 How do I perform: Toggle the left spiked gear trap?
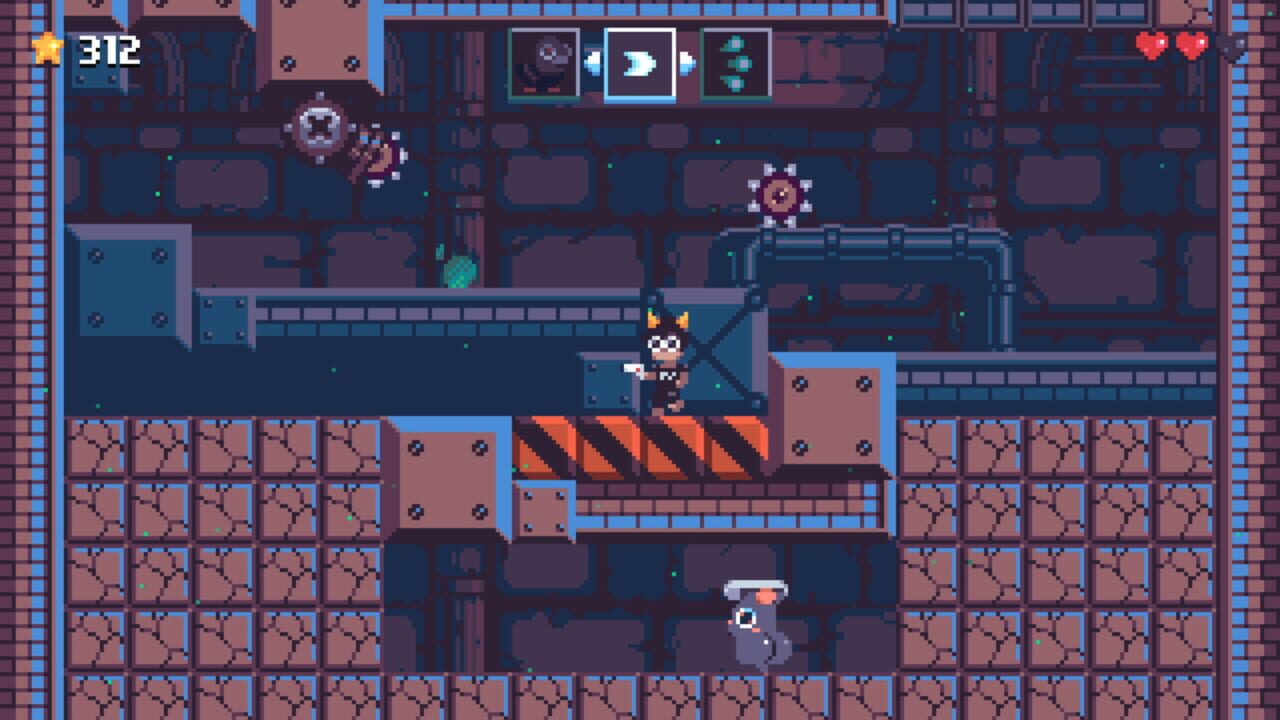[320, 125]
